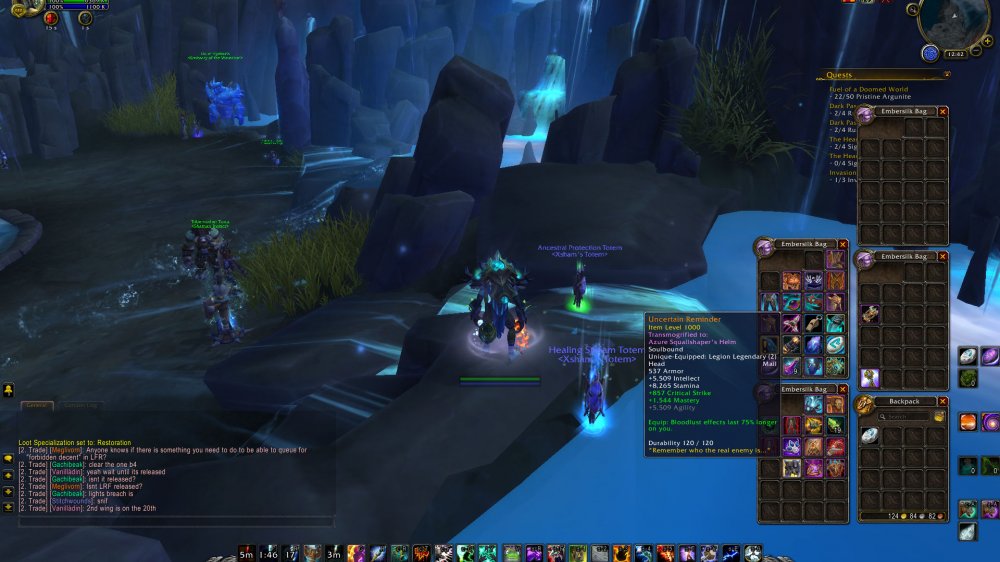Switch to the Combat Log tab
1000x562 pixels.
pyautogui.click(x=80, y=405)
